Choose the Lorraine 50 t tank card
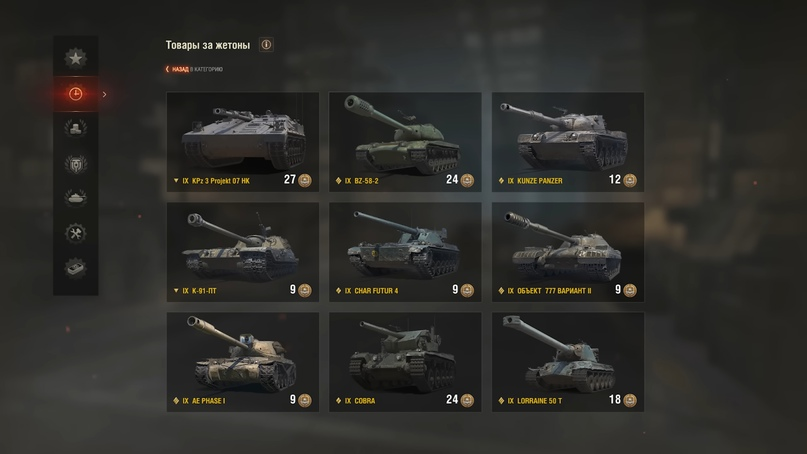This screenshot has height=454, width=807. click(567, 360)
